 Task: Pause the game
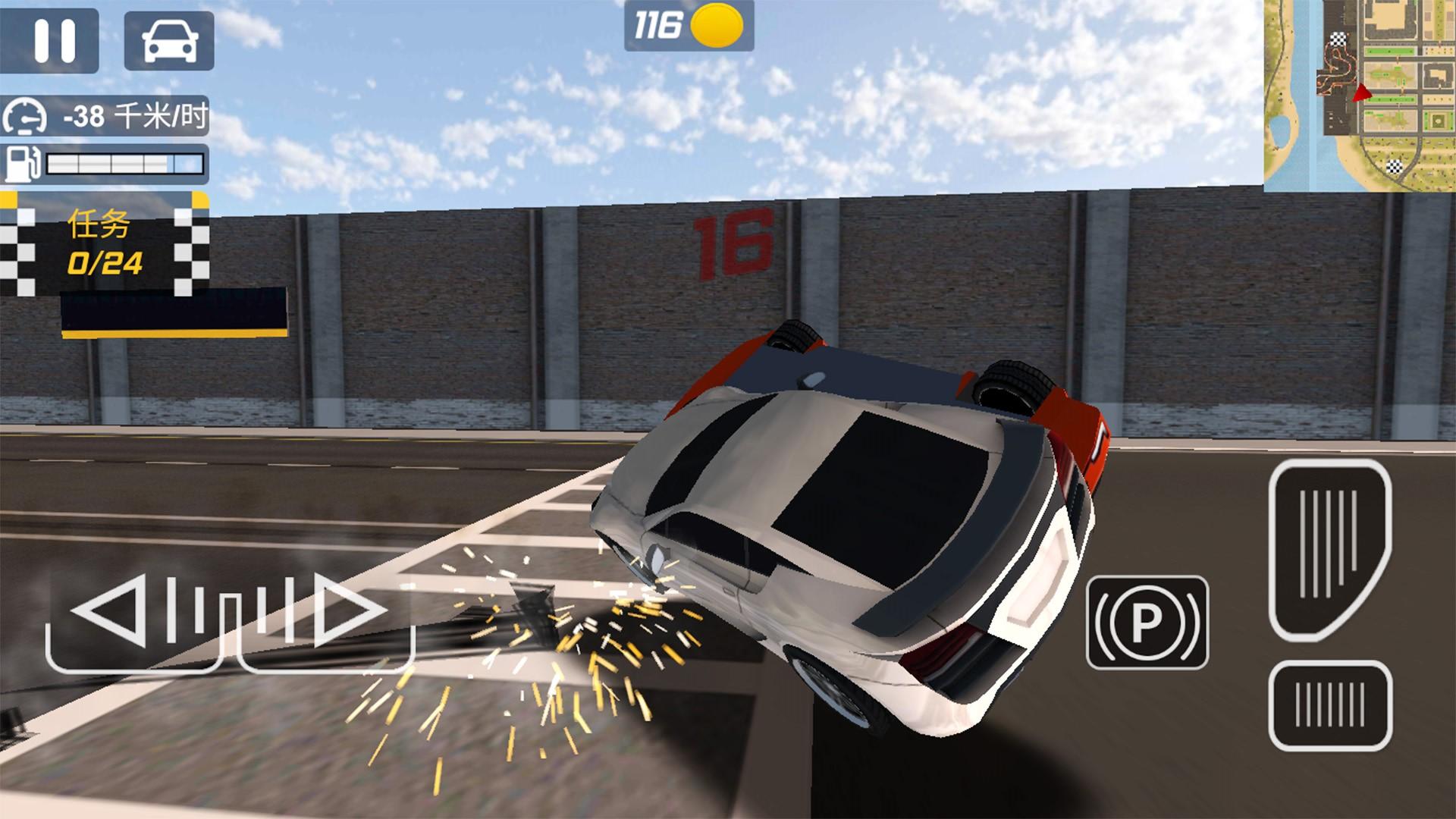[55, 39]
